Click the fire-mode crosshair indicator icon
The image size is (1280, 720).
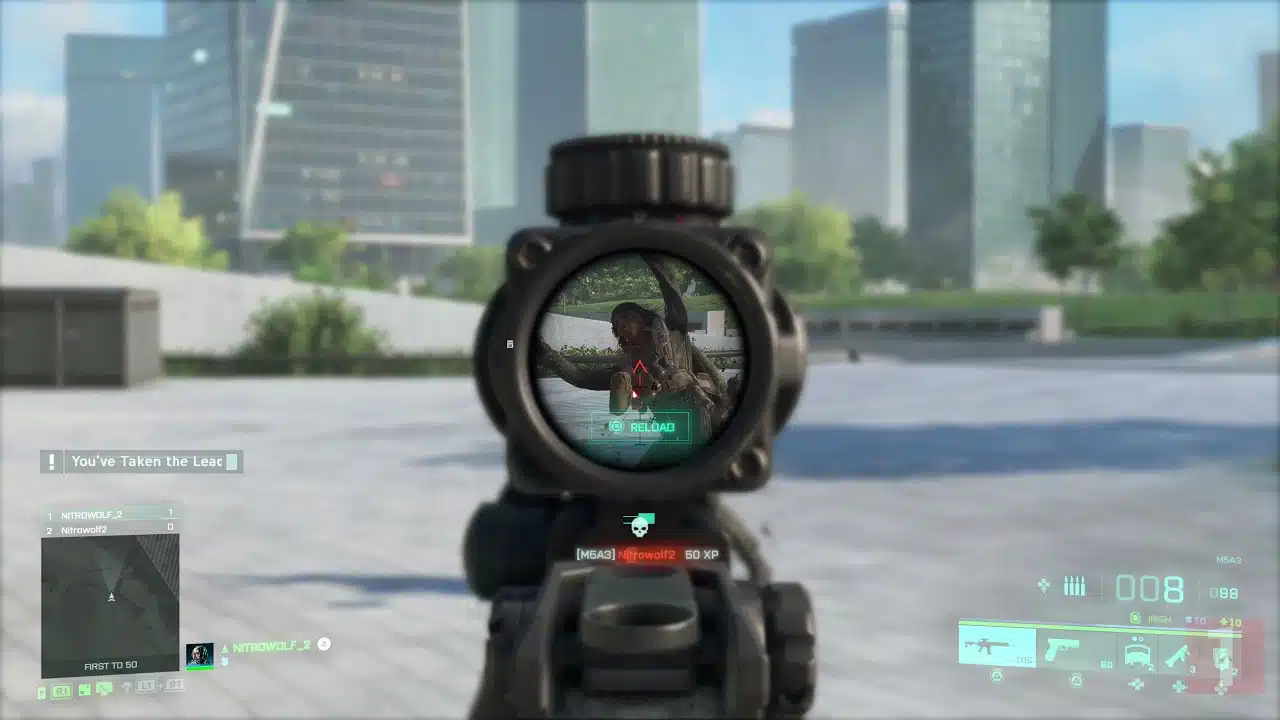(x=1044, y=585)
